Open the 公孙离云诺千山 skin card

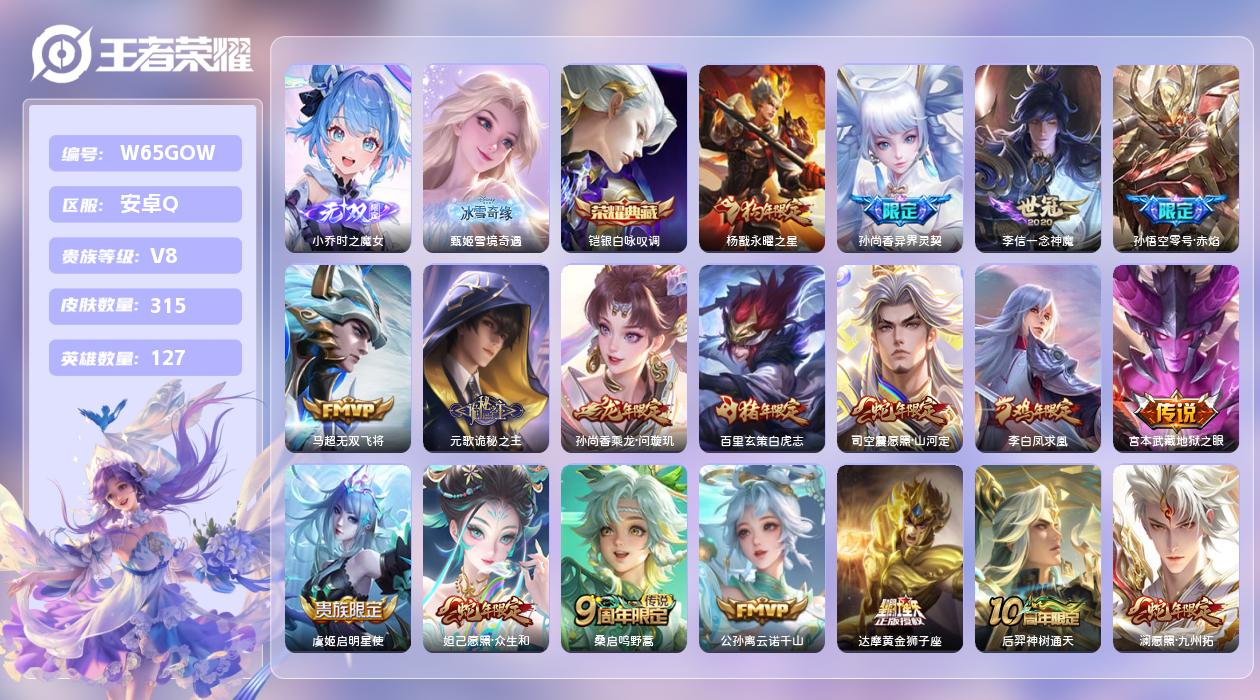[x=762, y=558]
